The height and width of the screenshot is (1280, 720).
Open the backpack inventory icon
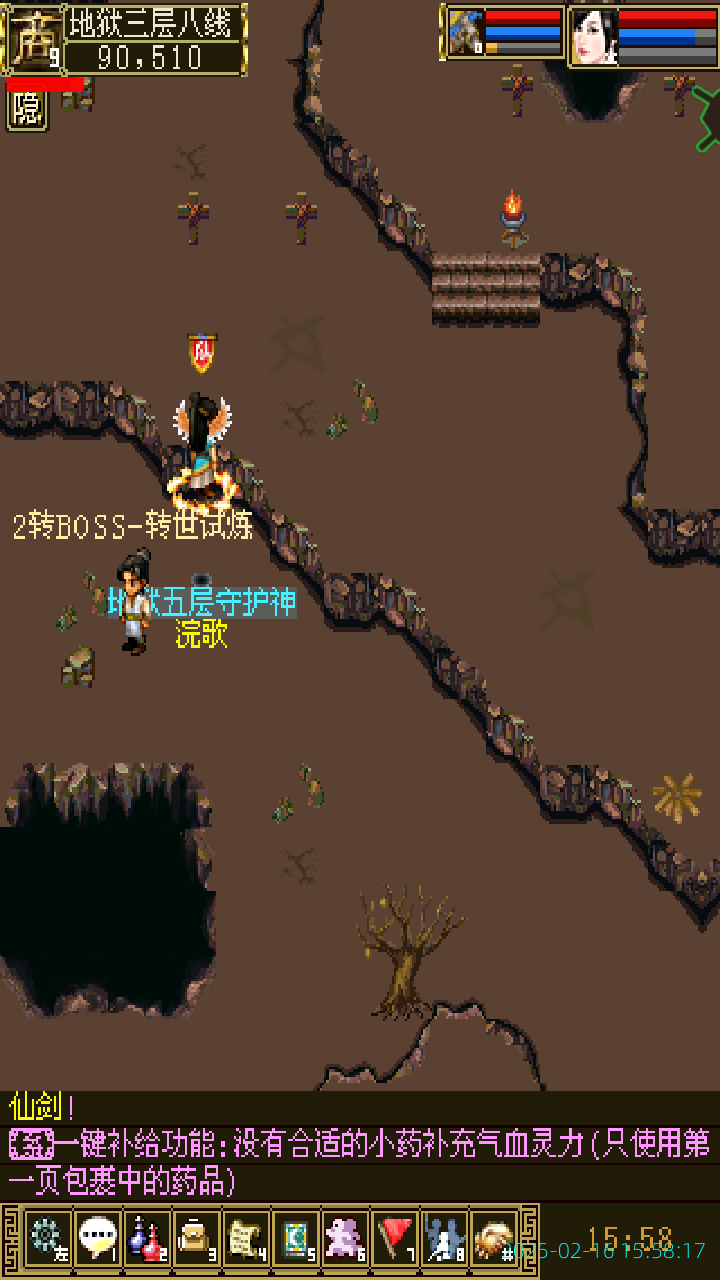[196, 1237]
